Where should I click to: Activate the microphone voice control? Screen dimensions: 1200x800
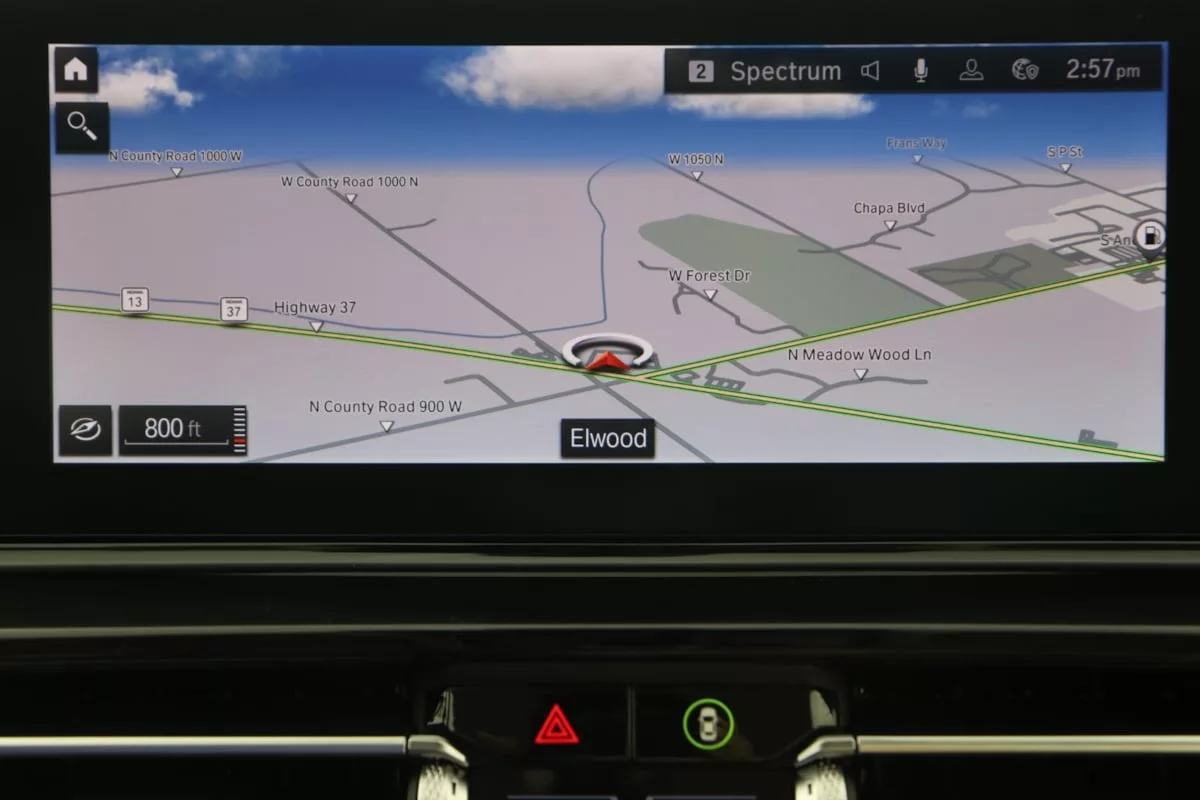tap(920, 71)
